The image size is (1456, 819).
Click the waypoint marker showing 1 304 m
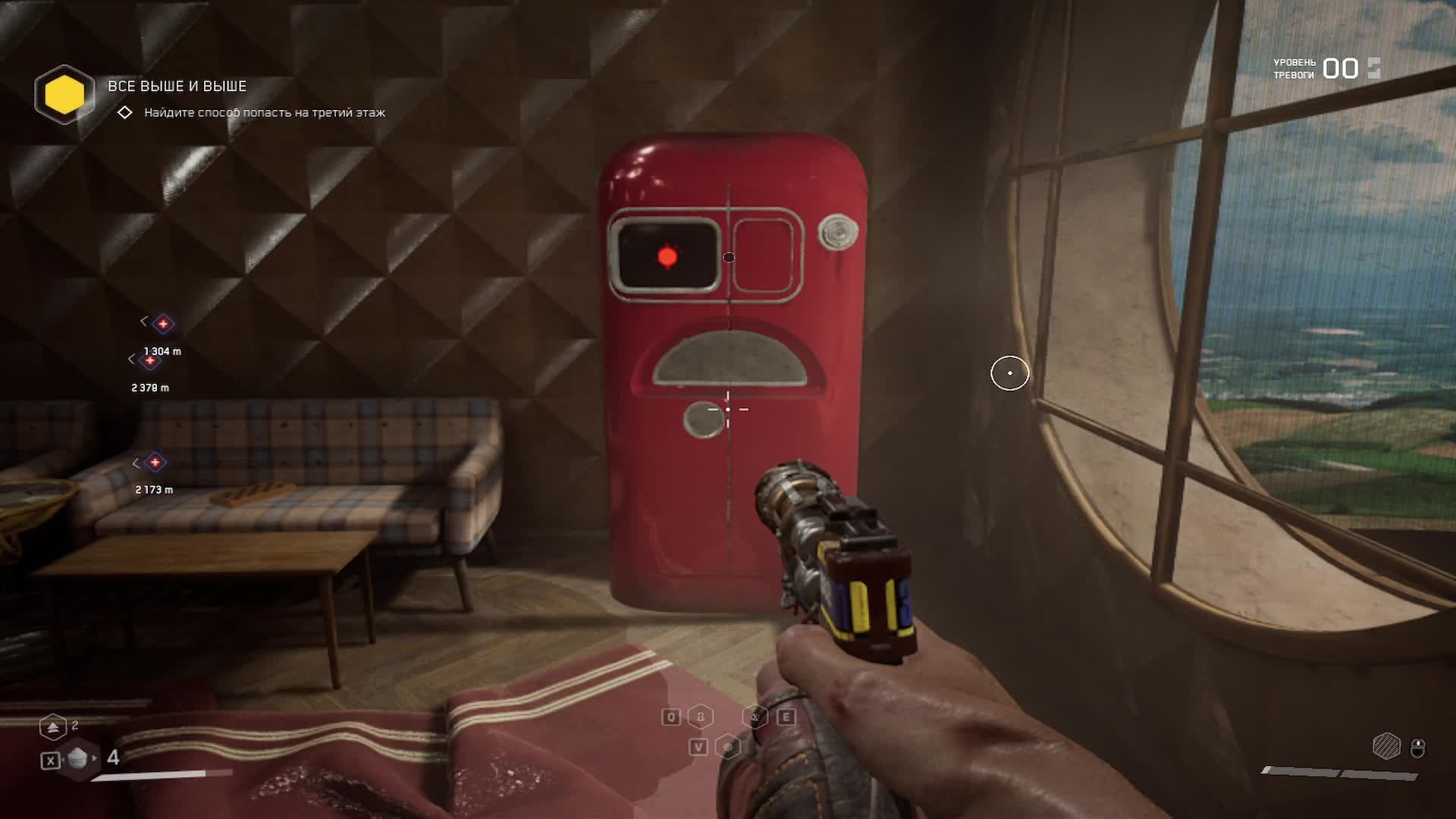point(163,325)
